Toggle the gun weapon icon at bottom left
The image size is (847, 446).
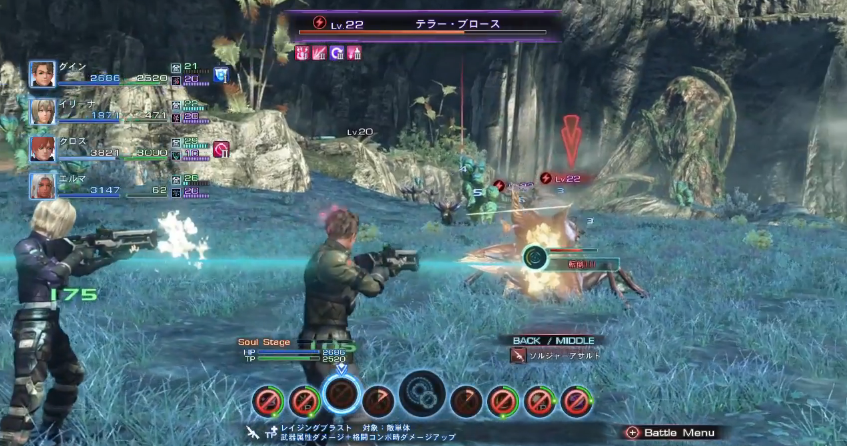pyautogui.click(x=253, y=431)
